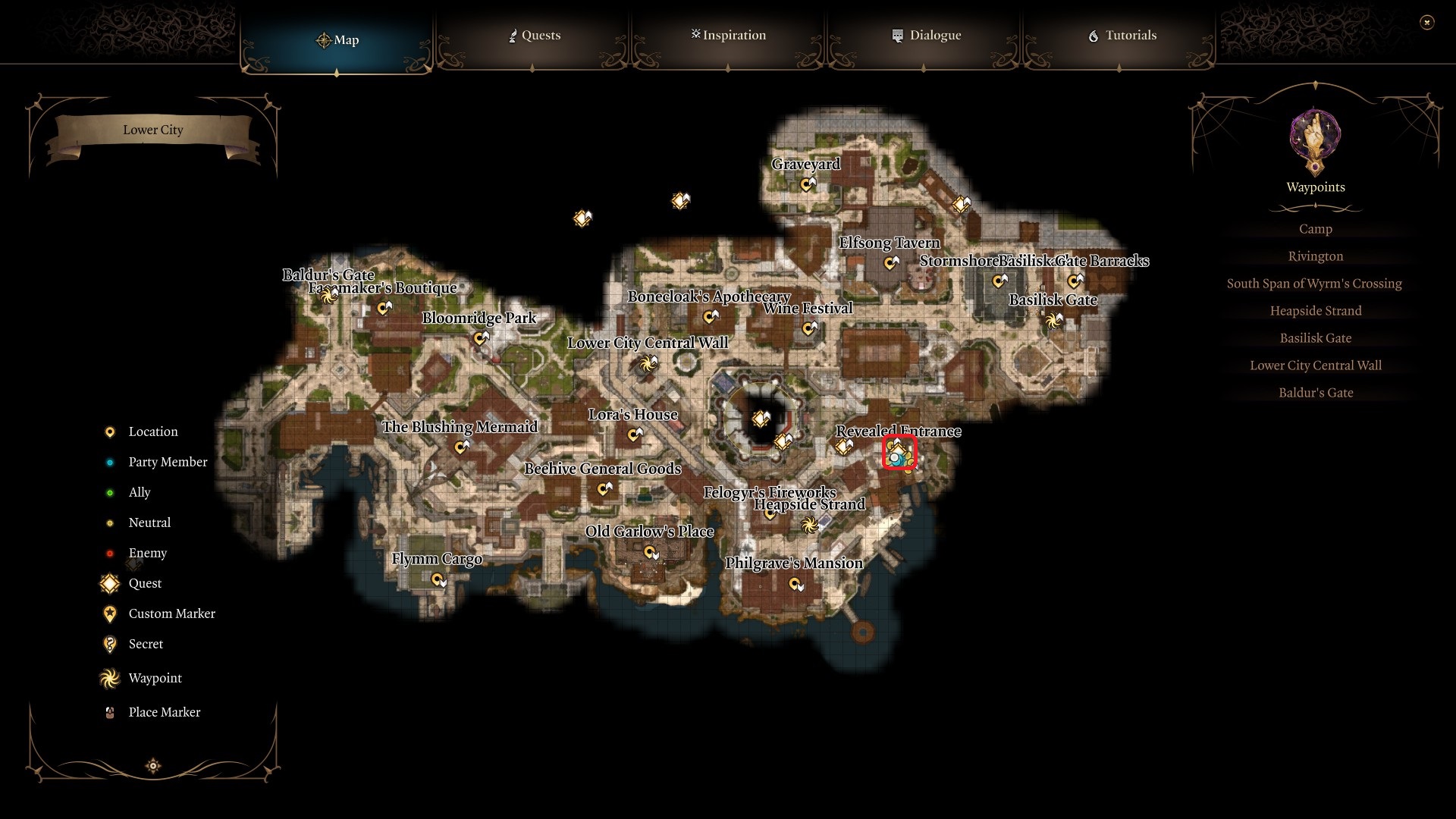Click the Graveyard location marker

806,184
